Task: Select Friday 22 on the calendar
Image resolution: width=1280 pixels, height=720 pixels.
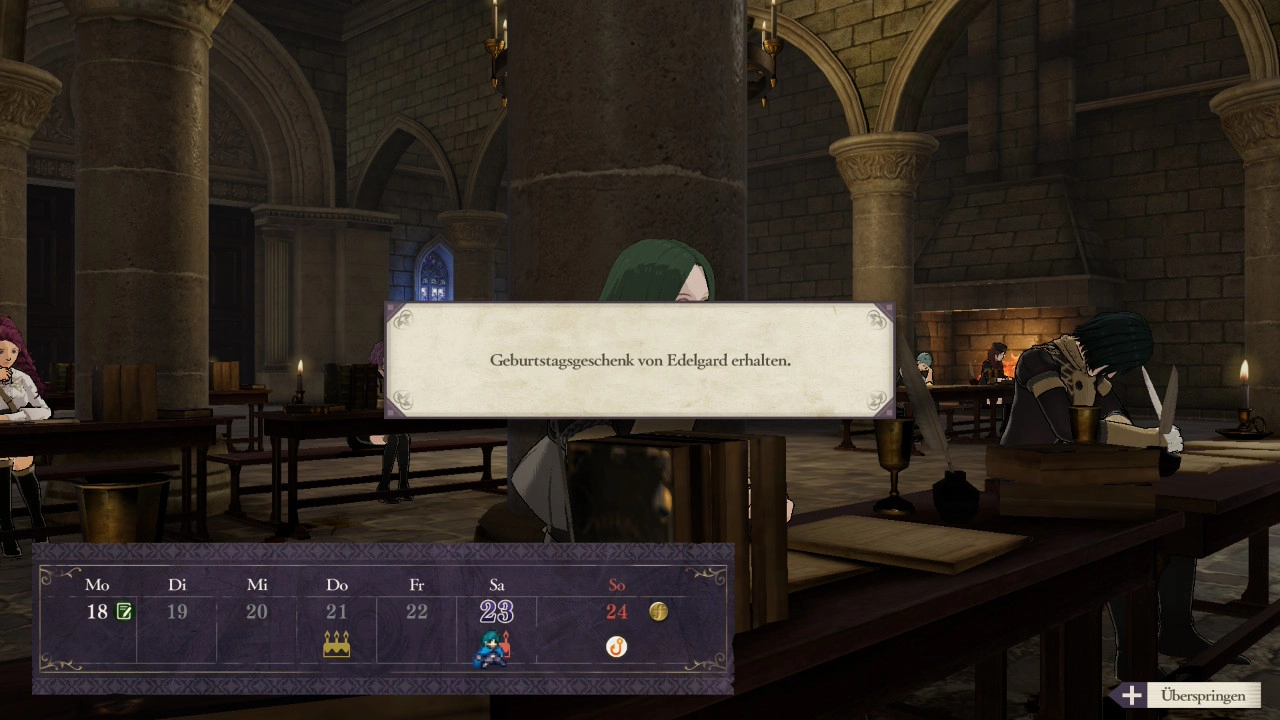Action: pyautogui.click(x=417, y=611)
